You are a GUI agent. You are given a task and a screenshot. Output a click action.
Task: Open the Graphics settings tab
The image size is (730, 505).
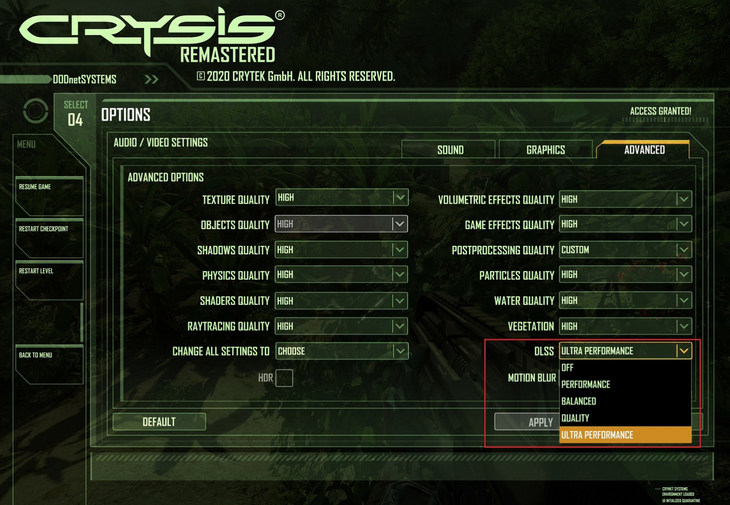(545, 150)
